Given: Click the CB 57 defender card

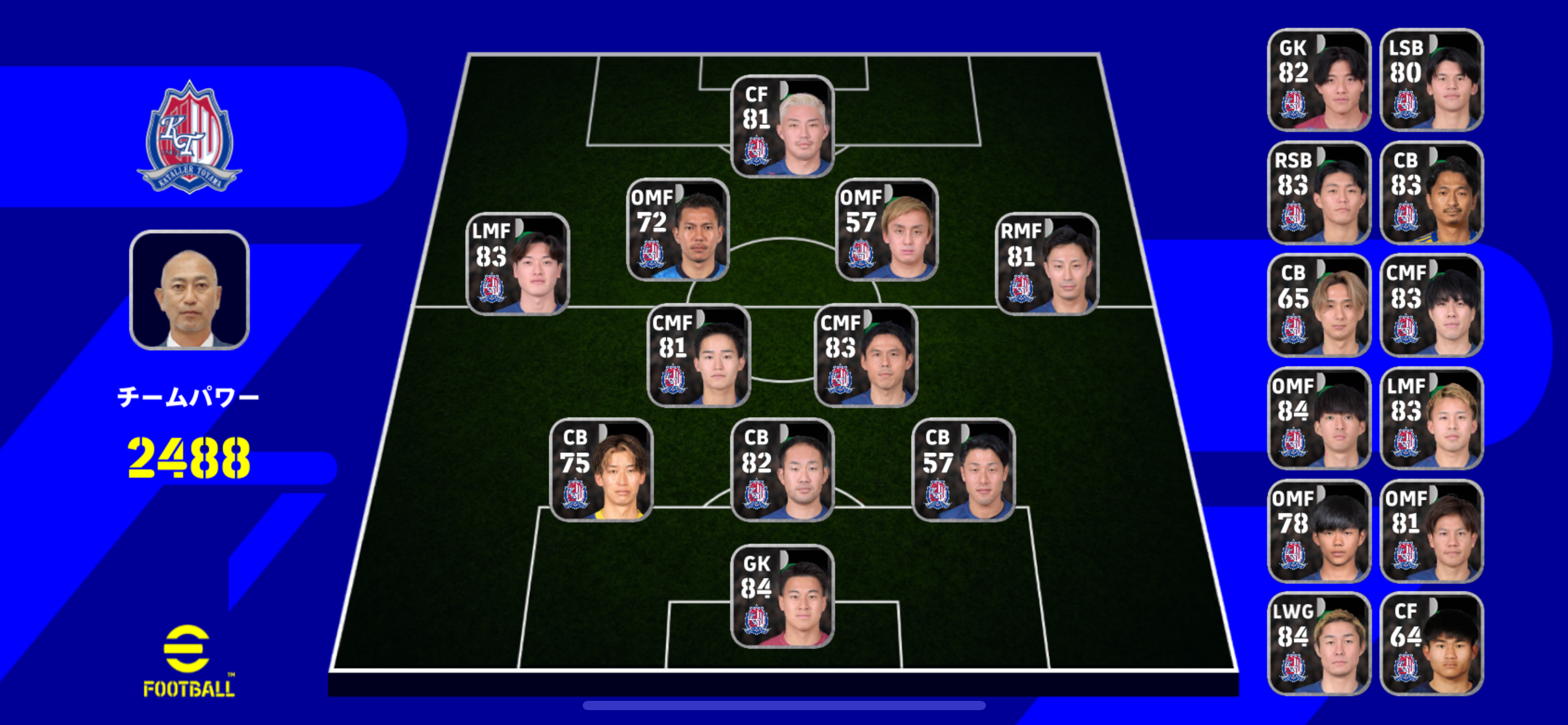Looking at the screenshot, I should click(x=963, y=470).
